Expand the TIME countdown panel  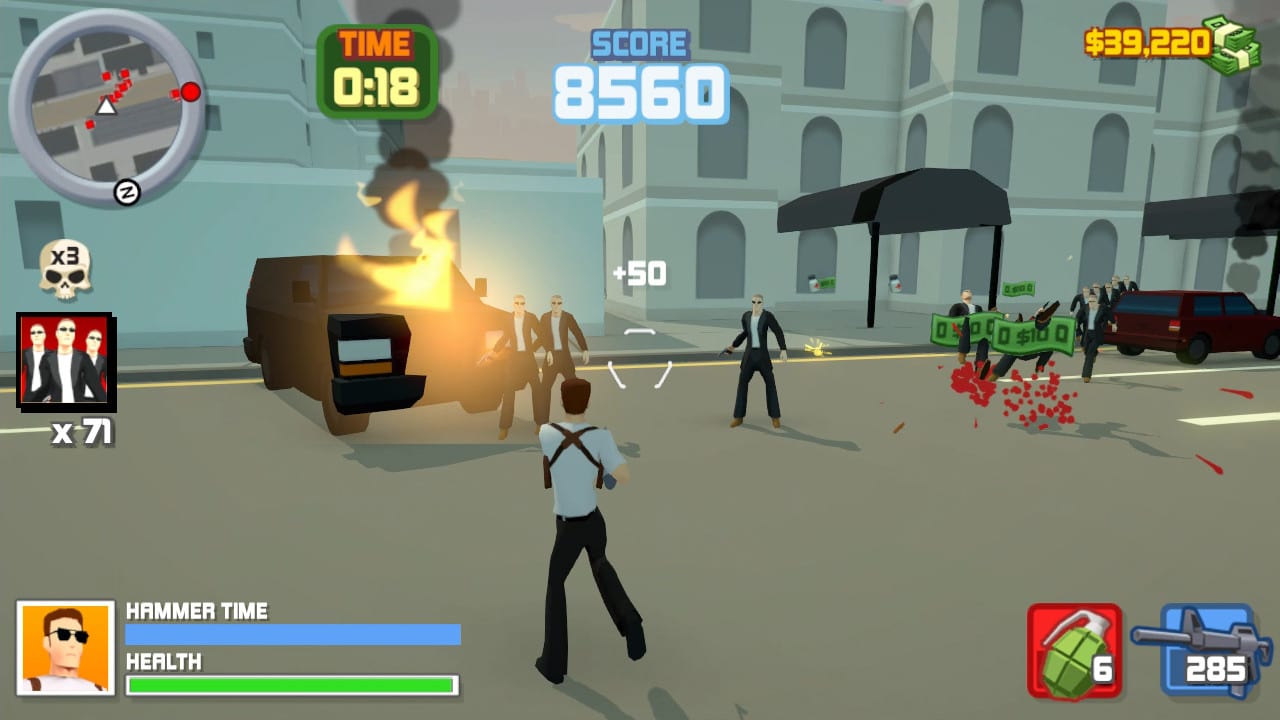377,68
